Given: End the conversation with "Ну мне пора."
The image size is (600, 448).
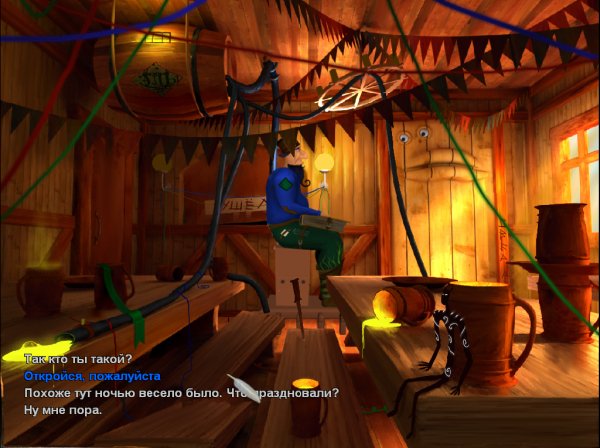Looking at the screenshot, I should click(x=63, y=410).
